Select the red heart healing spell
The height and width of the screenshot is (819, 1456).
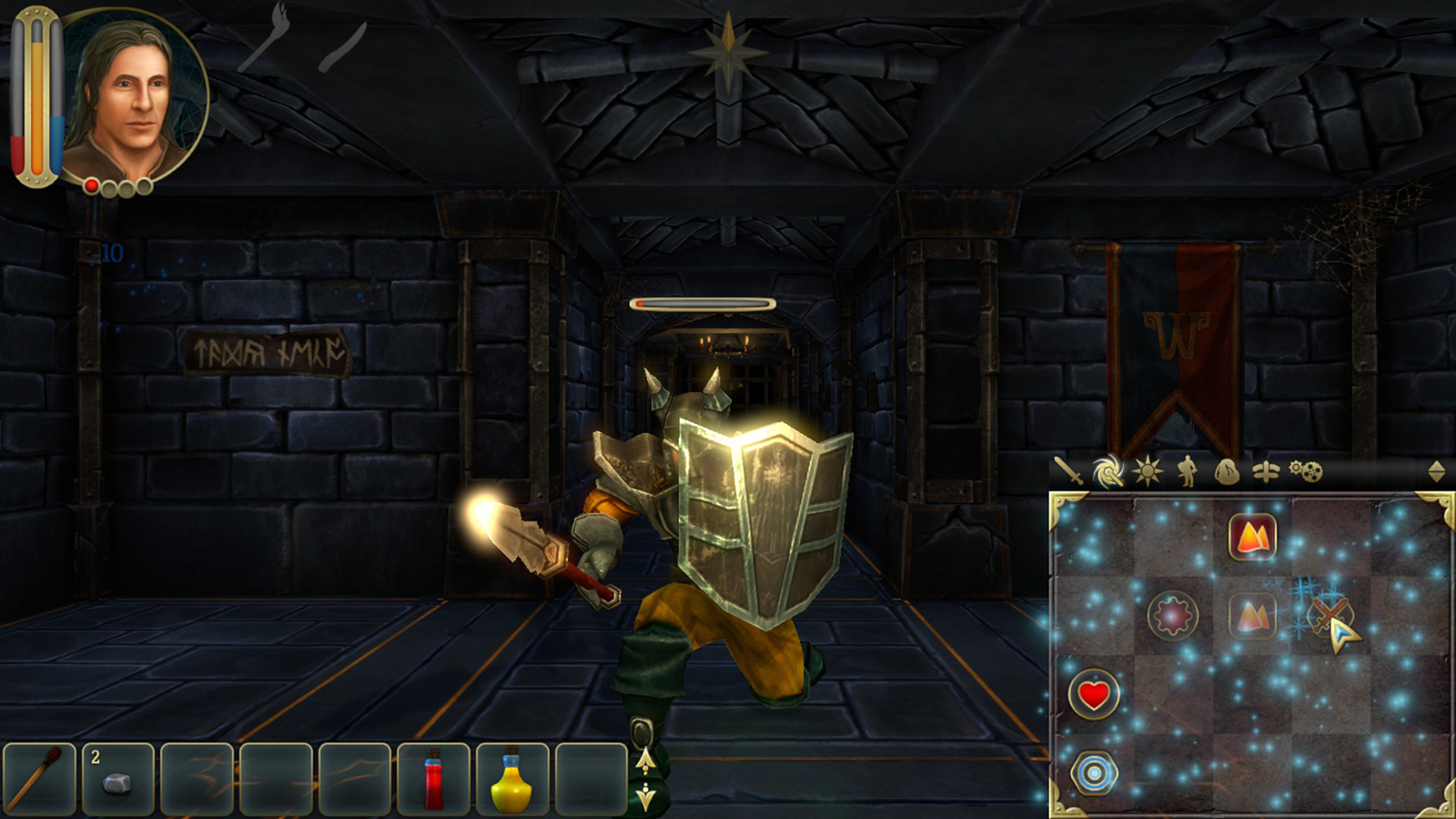1094,695
